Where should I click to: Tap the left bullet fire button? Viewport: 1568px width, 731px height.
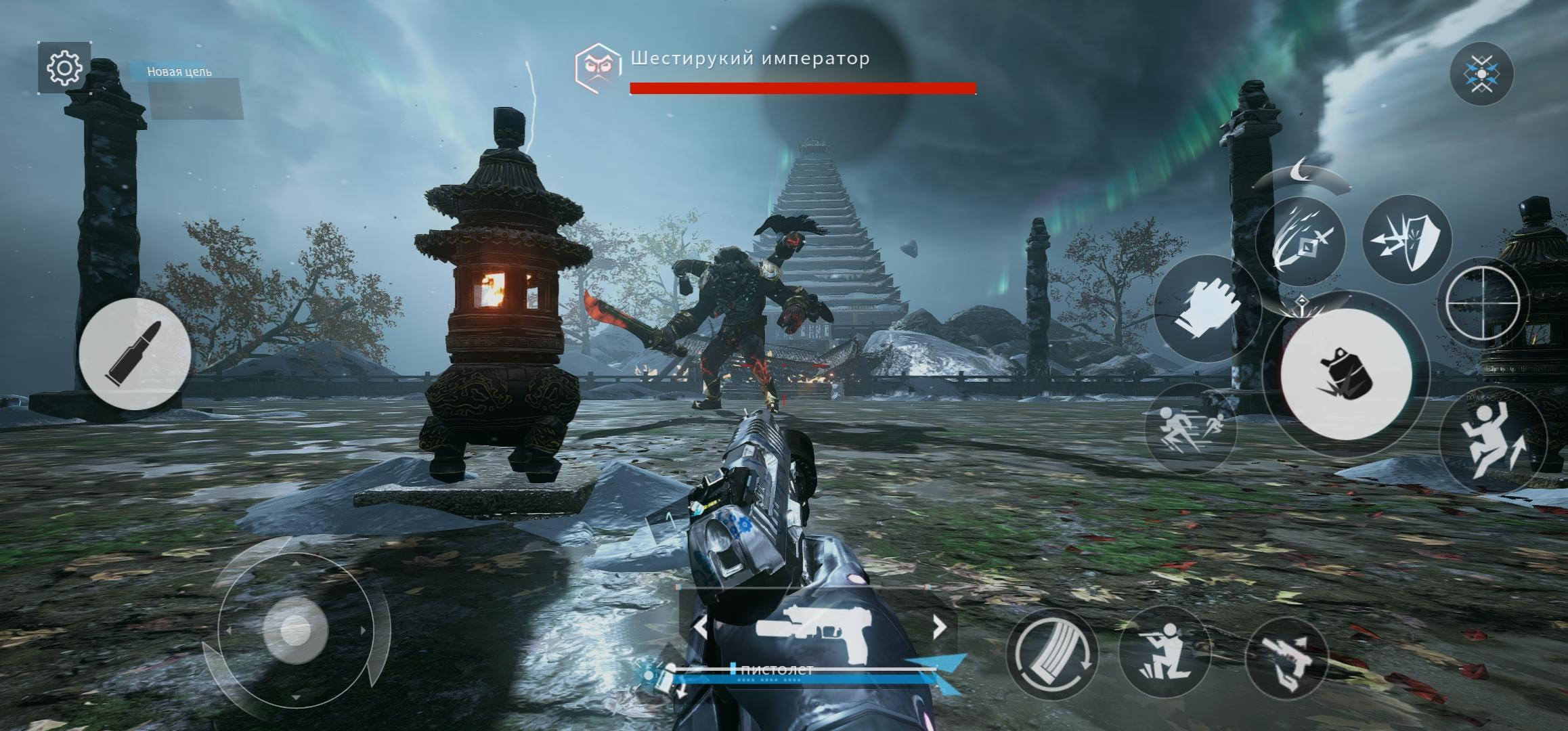(x=134, y=353)
